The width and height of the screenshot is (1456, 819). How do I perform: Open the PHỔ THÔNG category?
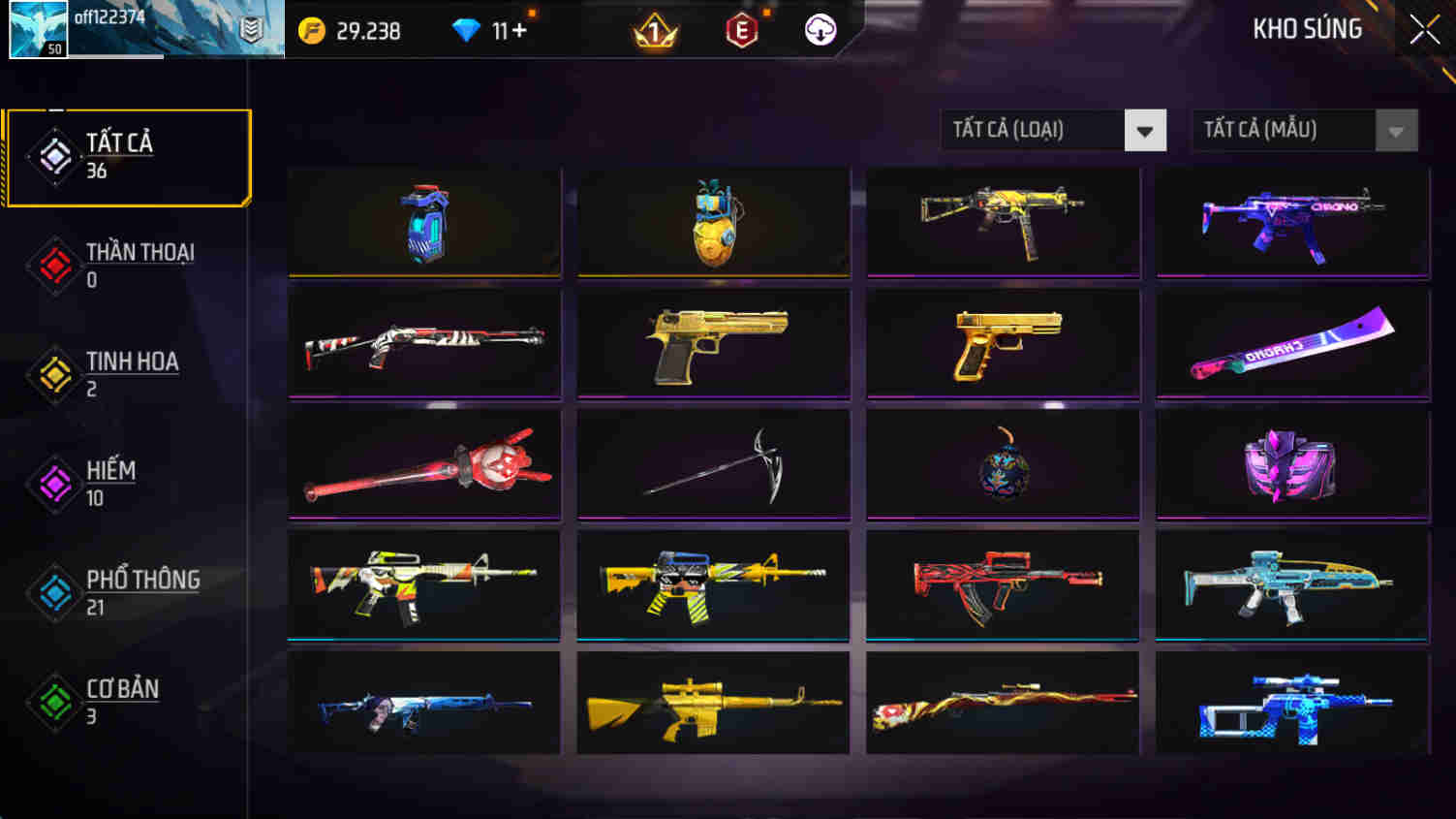(55, 592)
